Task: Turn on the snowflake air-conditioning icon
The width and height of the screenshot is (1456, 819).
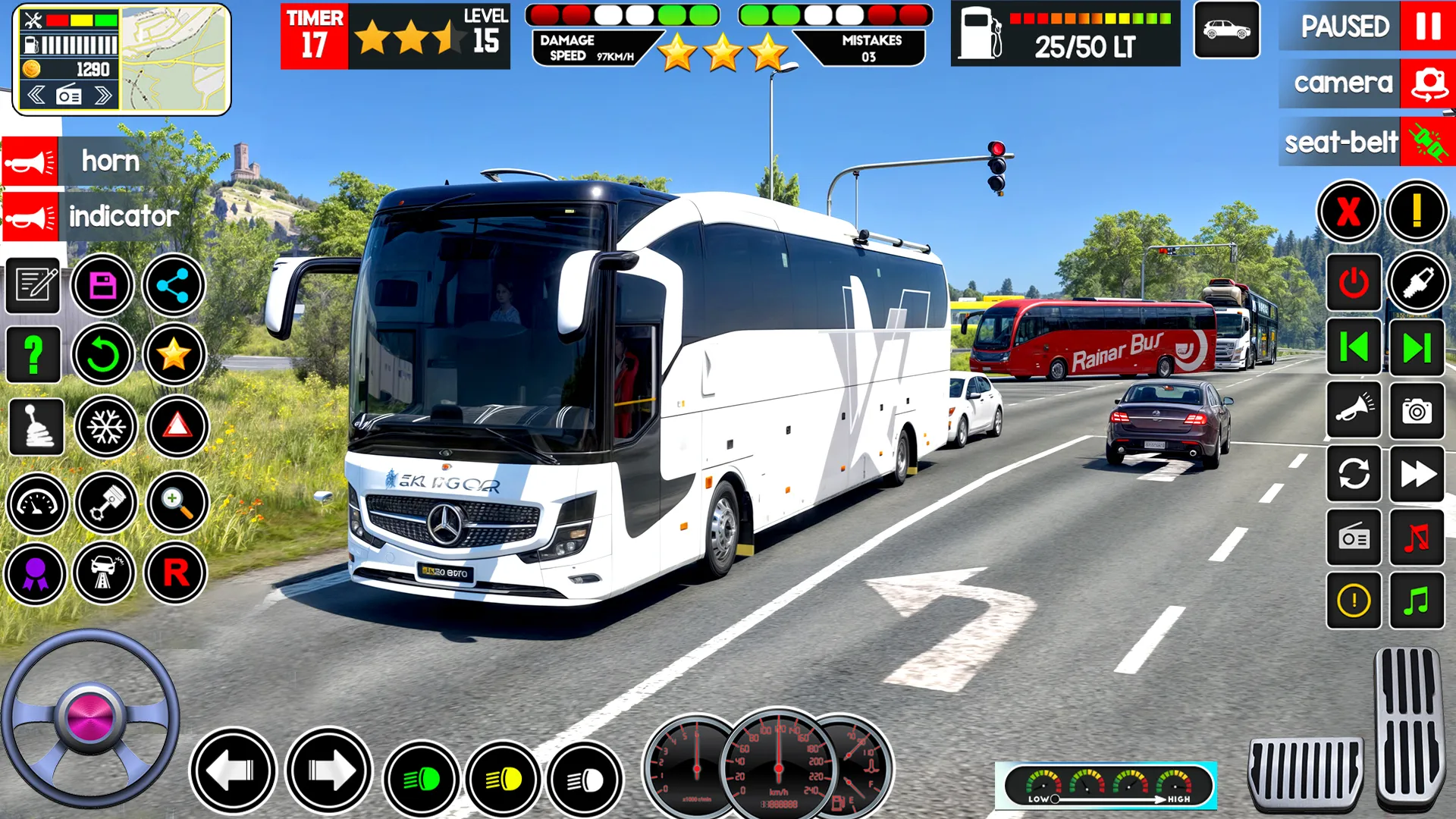Action: [106, 426]
